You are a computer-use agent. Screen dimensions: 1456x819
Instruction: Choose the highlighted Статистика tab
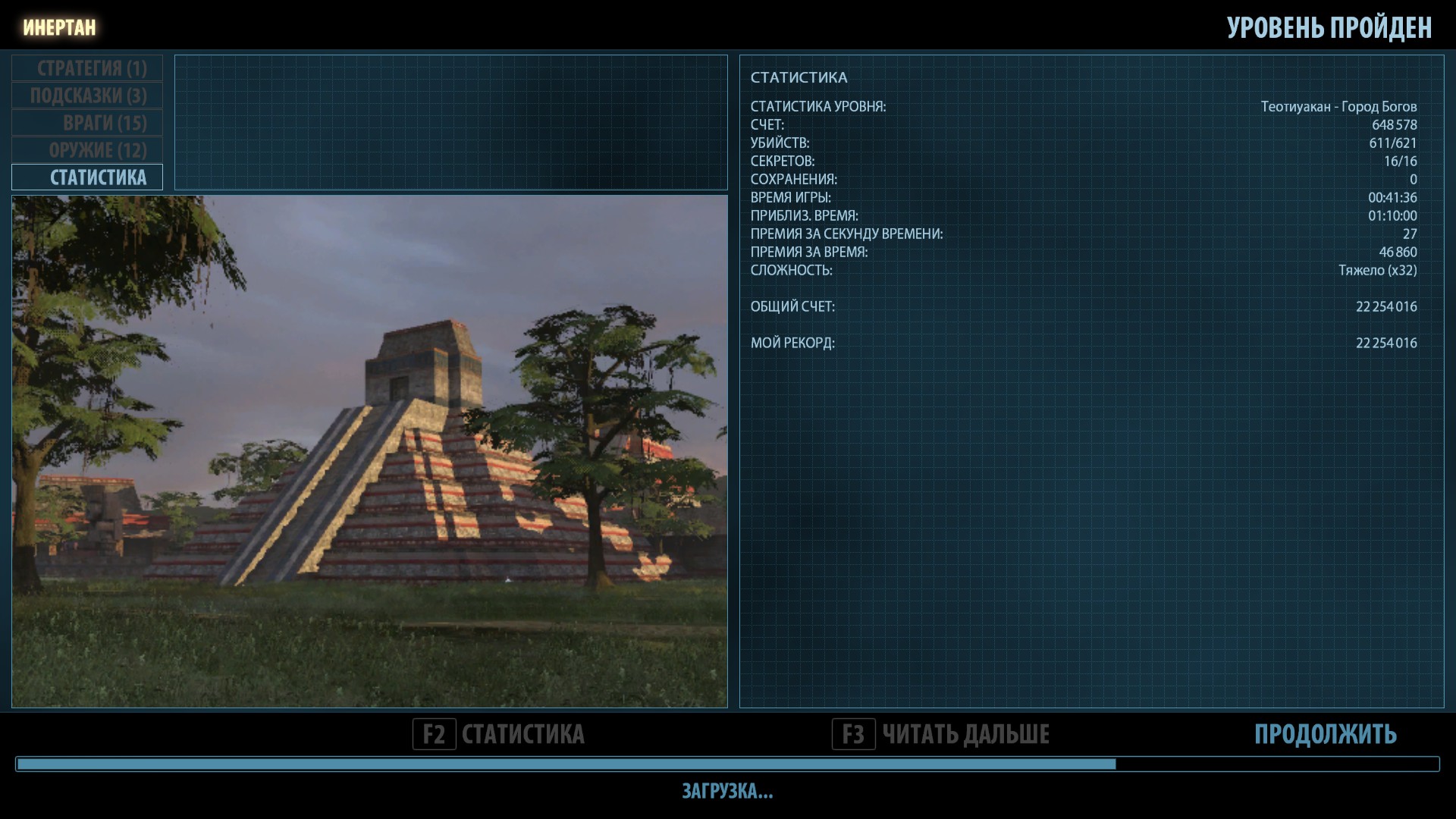pos(88,177)
